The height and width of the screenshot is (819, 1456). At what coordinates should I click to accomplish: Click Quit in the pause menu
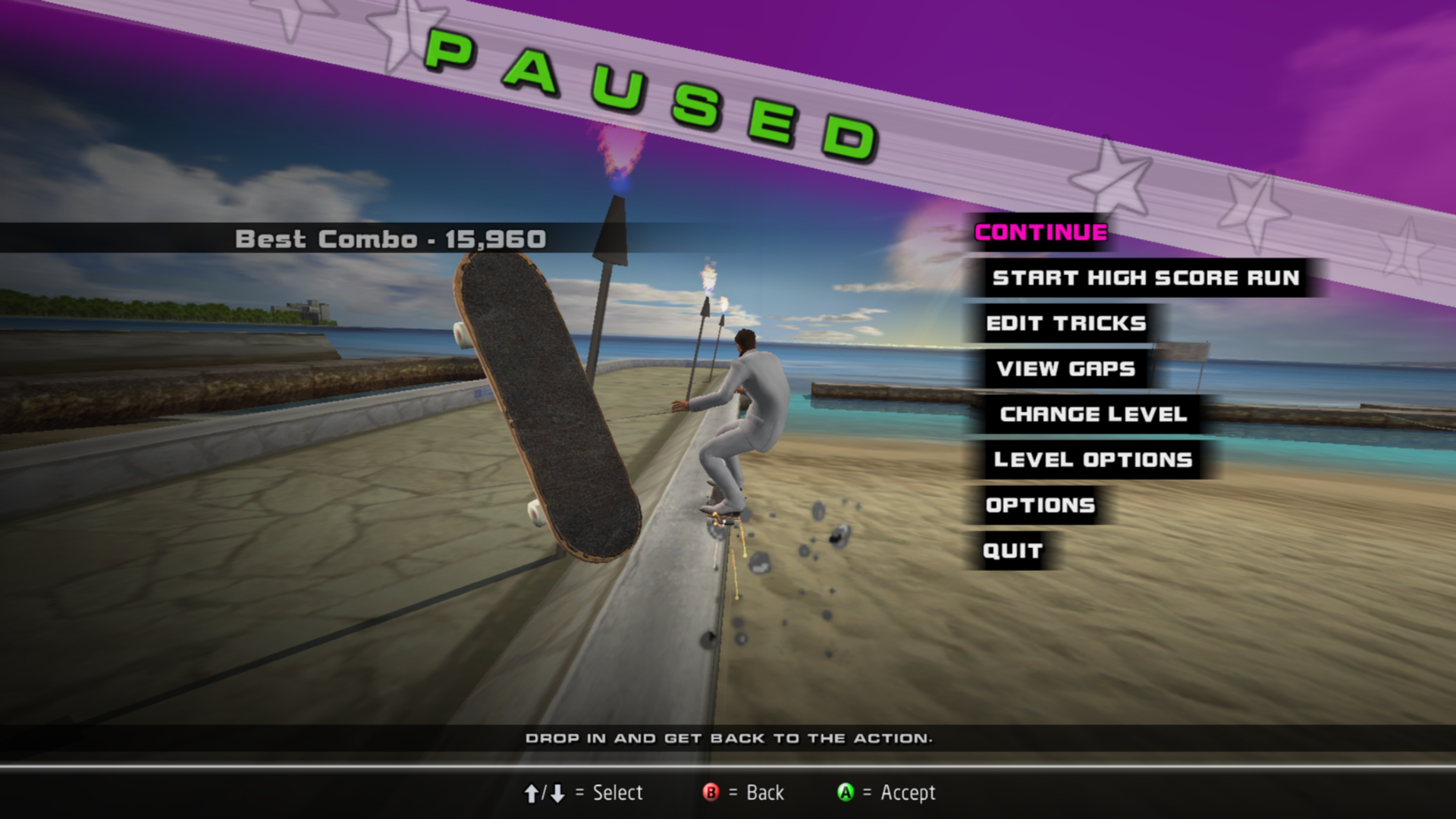(x=1012, y=551)
